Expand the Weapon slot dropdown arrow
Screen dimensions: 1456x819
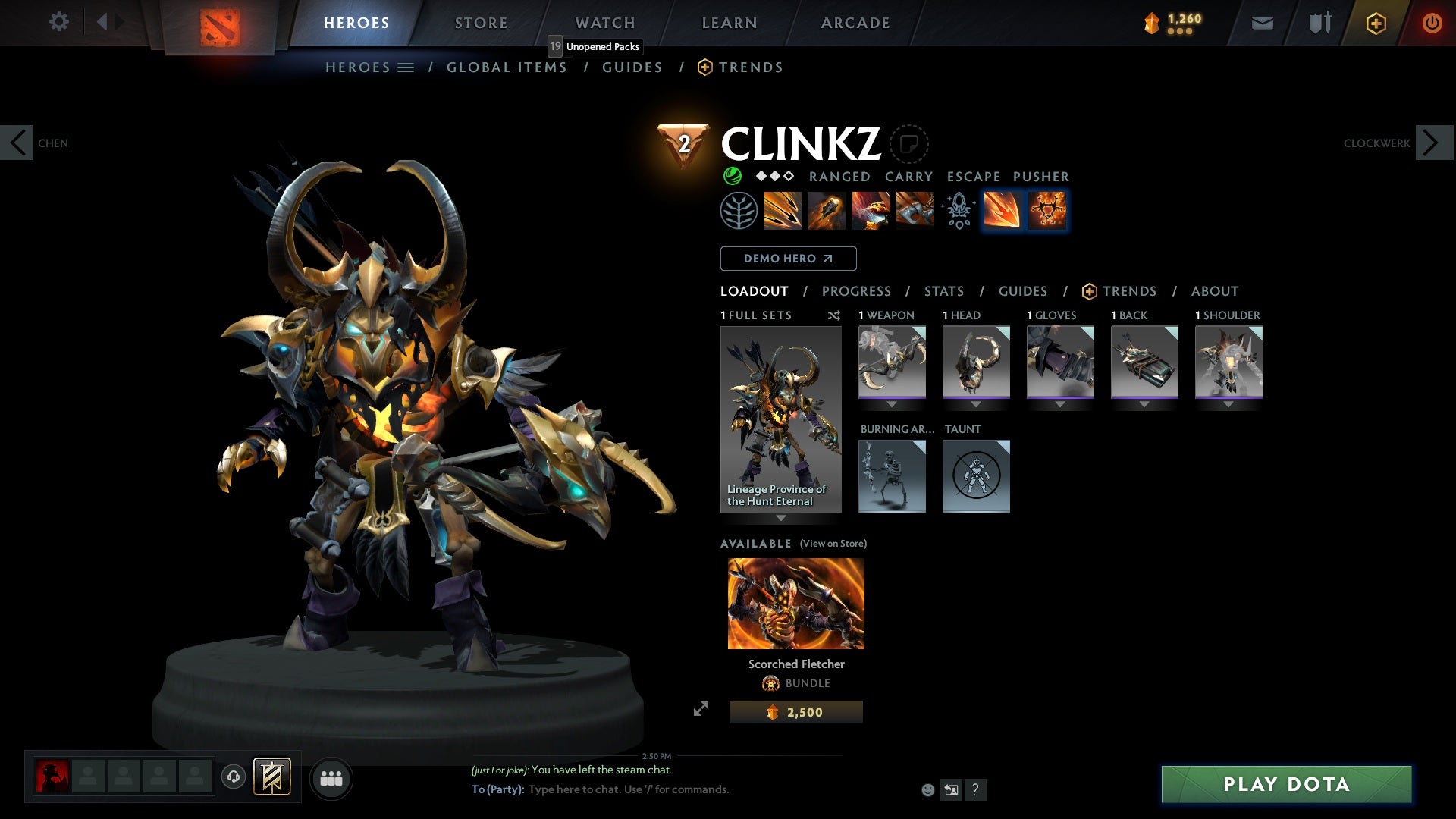[x=892, y=403]
